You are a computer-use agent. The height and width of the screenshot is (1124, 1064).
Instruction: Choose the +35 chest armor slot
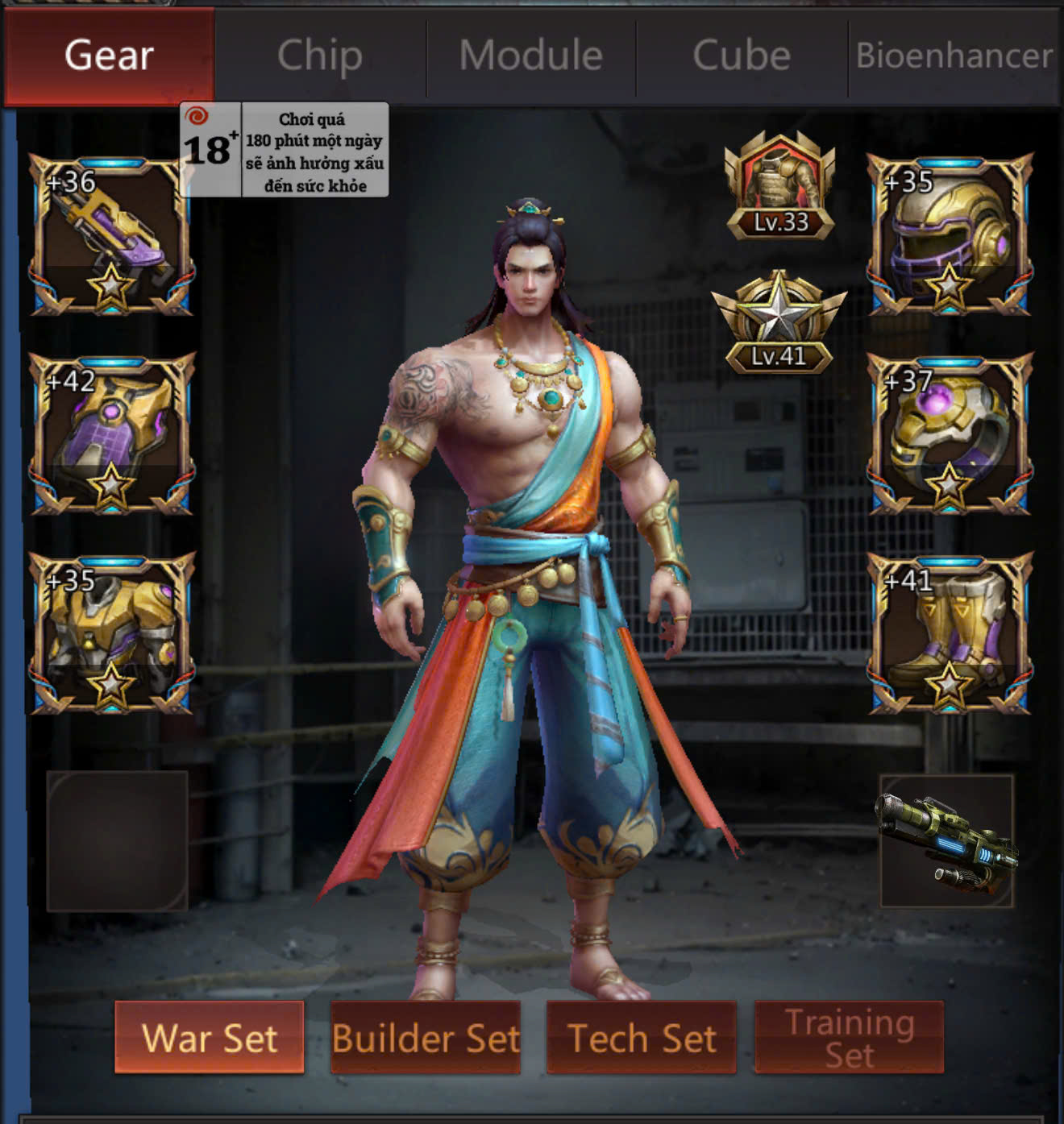111,633
